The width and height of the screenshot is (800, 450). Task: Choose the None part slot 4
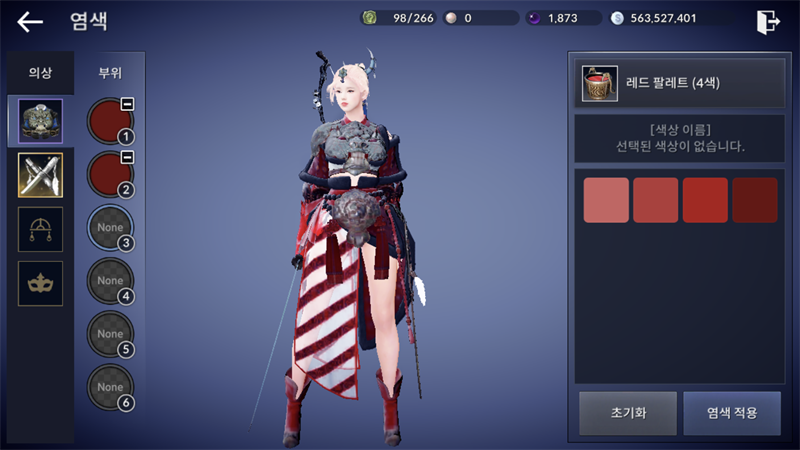tap(110, 281)
